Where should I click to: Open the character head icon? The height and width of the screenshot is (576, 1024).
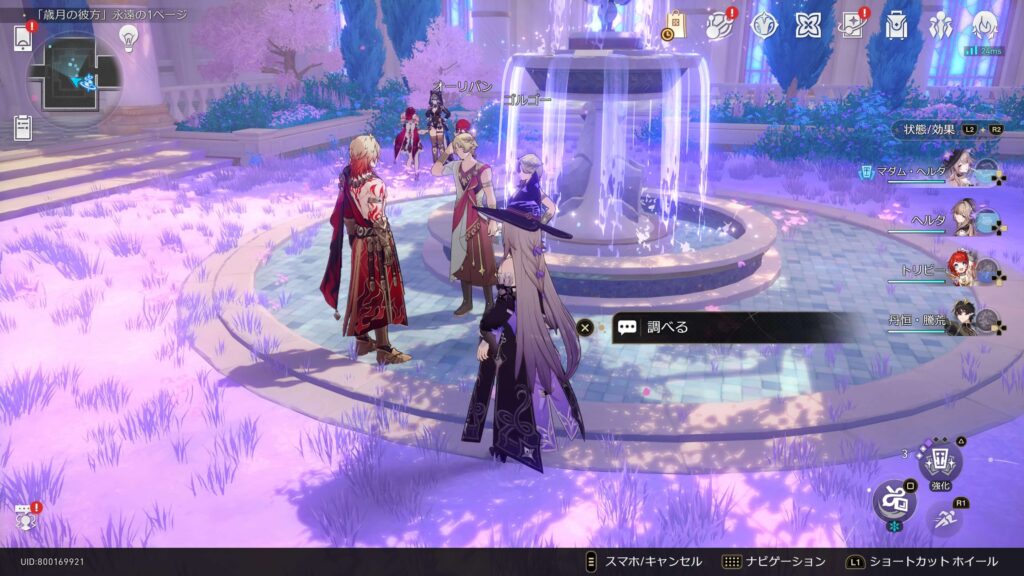click(x=984, y=25)
